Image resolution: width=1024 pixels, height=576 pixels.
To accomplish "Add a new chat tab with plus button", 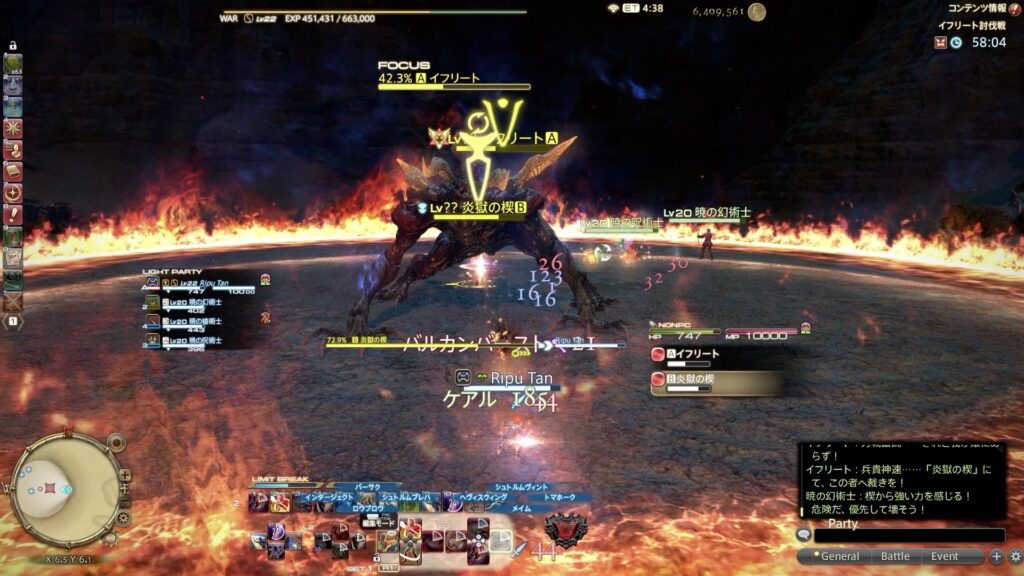I will pyautogui.click(x=997, y=556).
